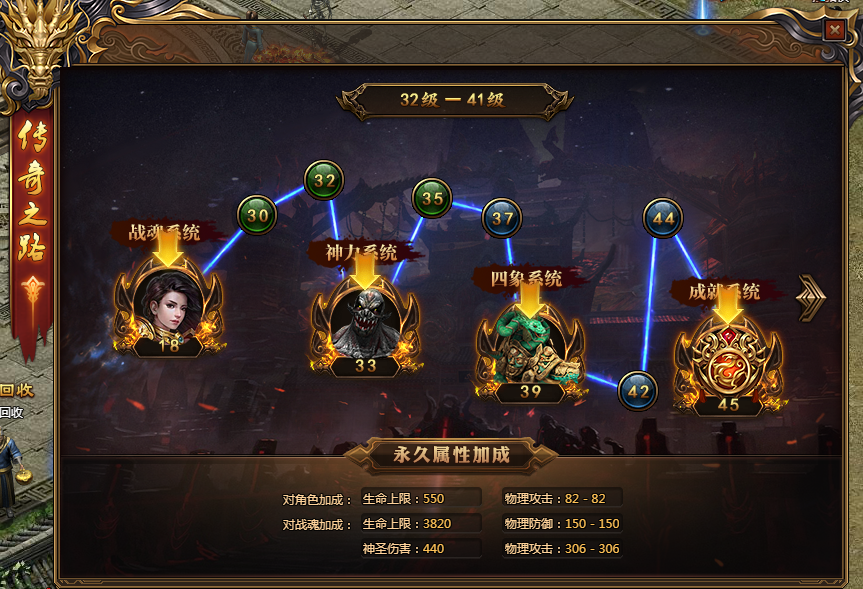Click the green level 35 node
Viewport: 863px width, 589px height.
click(x=432, y=198)
